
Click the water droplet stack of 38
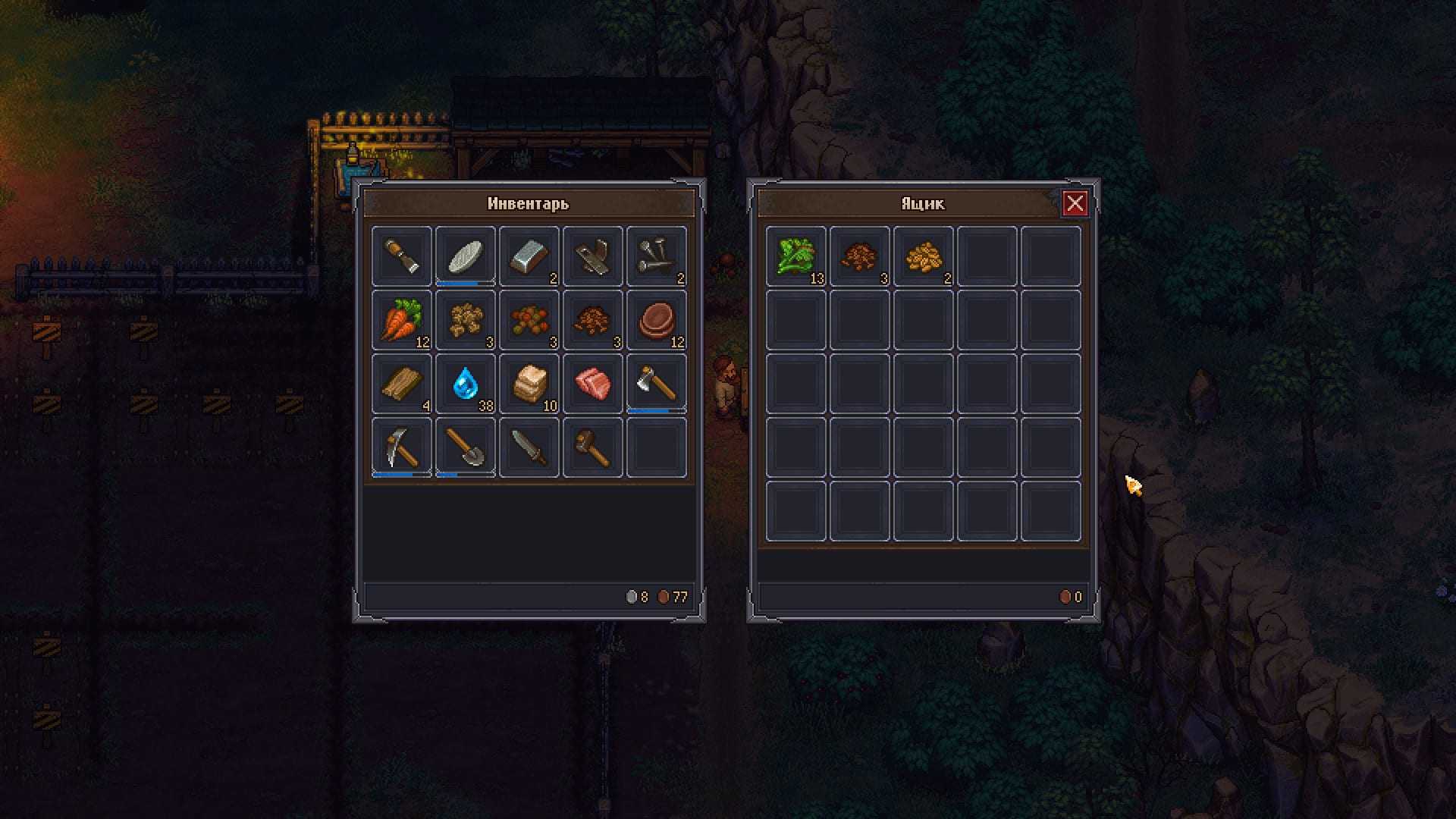click(466, 384)
